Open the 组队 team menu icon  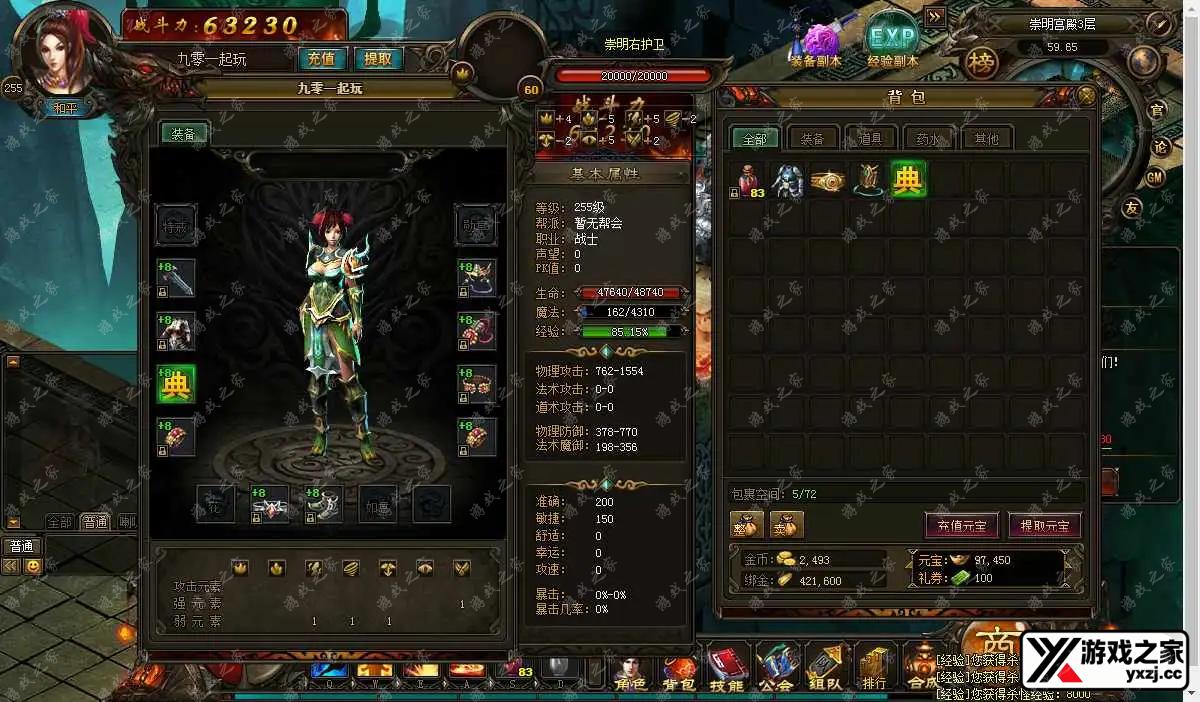click(x=826, y=666)
